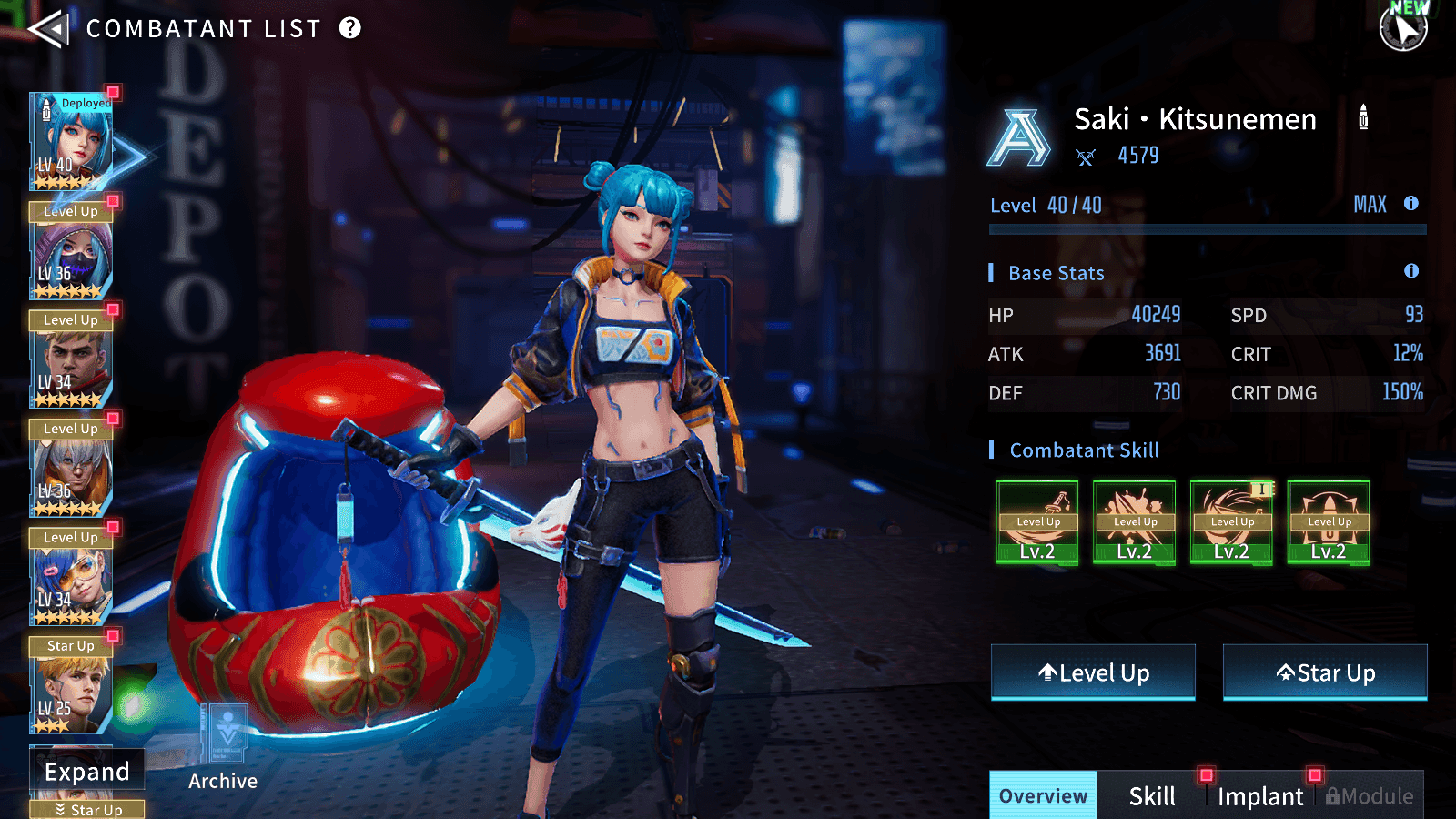The width and height of the screenshot is (1456, 819).
Task: Click the Star Up button
Action: (x=1325, y=672)
